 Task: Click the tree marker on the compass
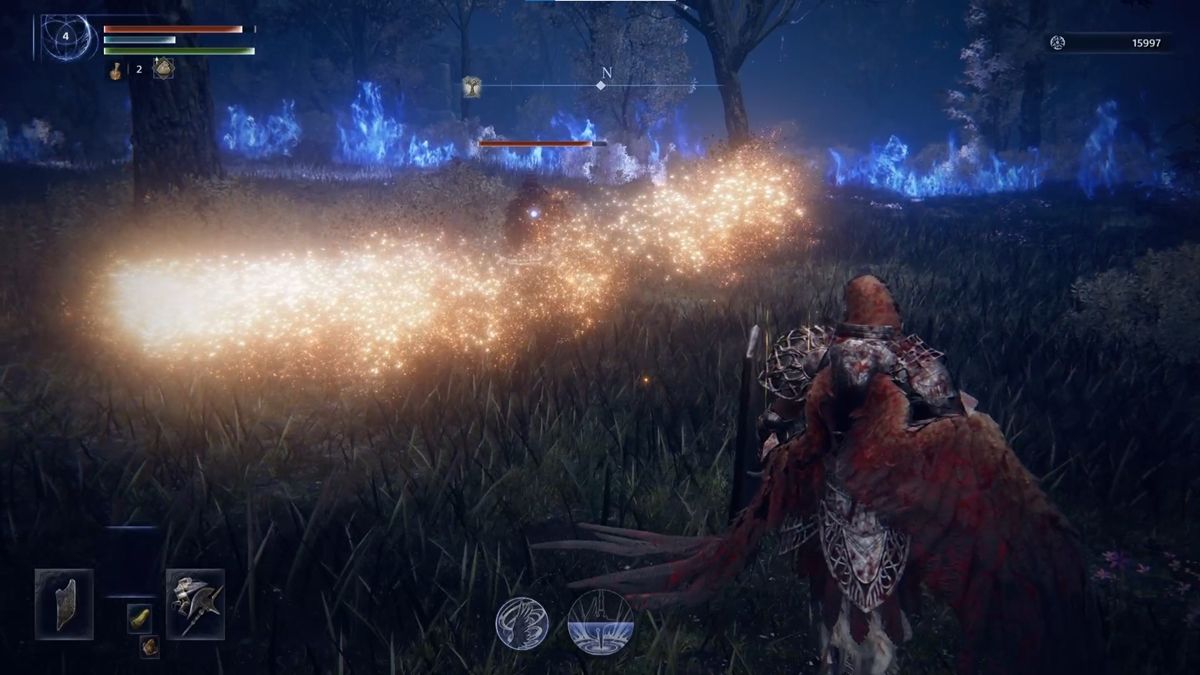pyautogui.click(x=472, y=87)
